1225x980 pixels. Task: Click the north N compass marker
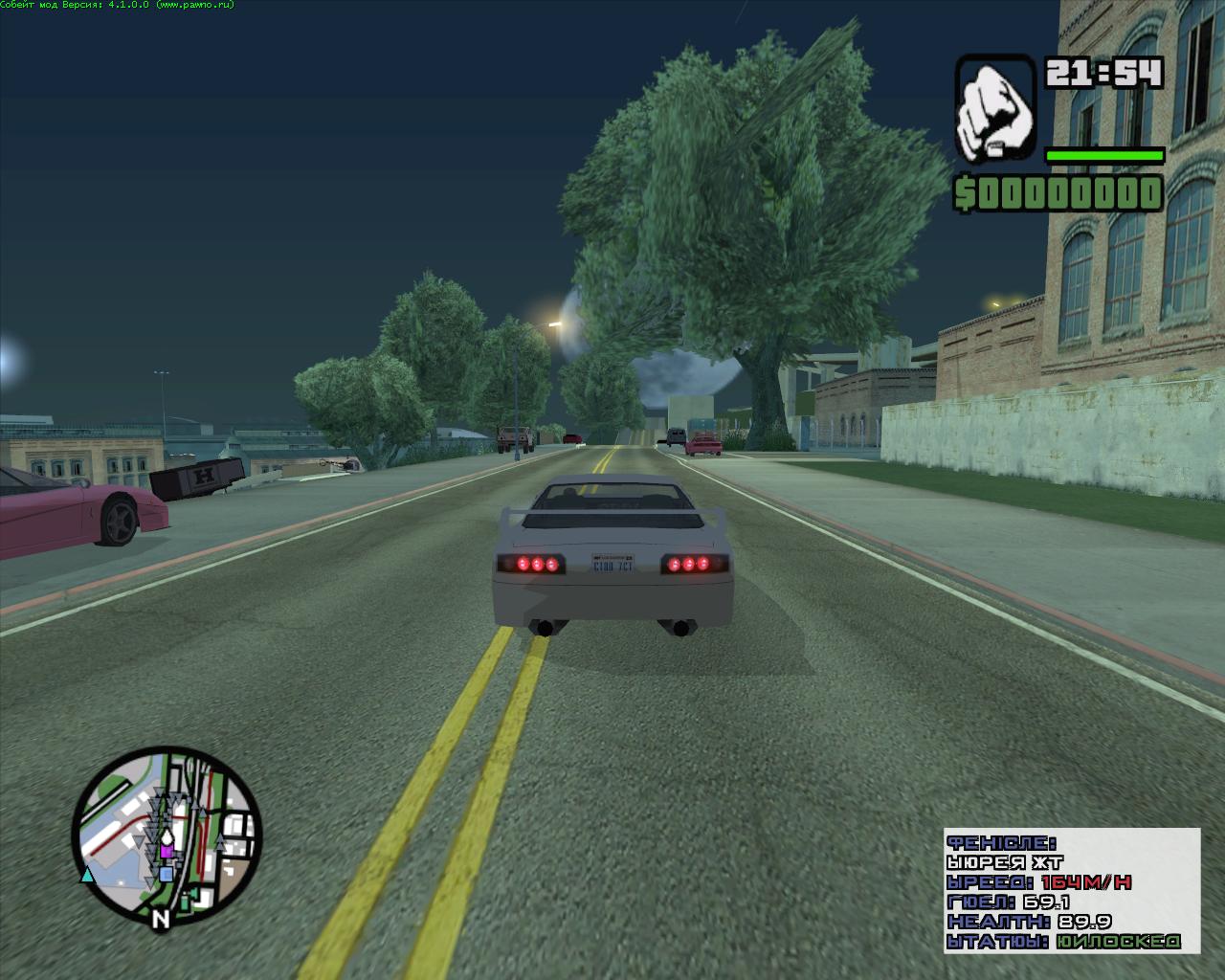(x=161, y=919)
